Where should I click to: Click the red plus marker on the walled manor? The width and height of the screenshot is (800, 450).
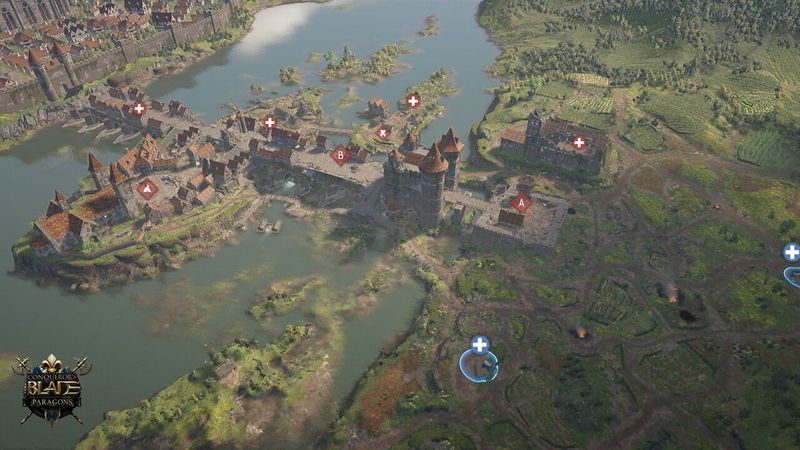click(578, 143)
